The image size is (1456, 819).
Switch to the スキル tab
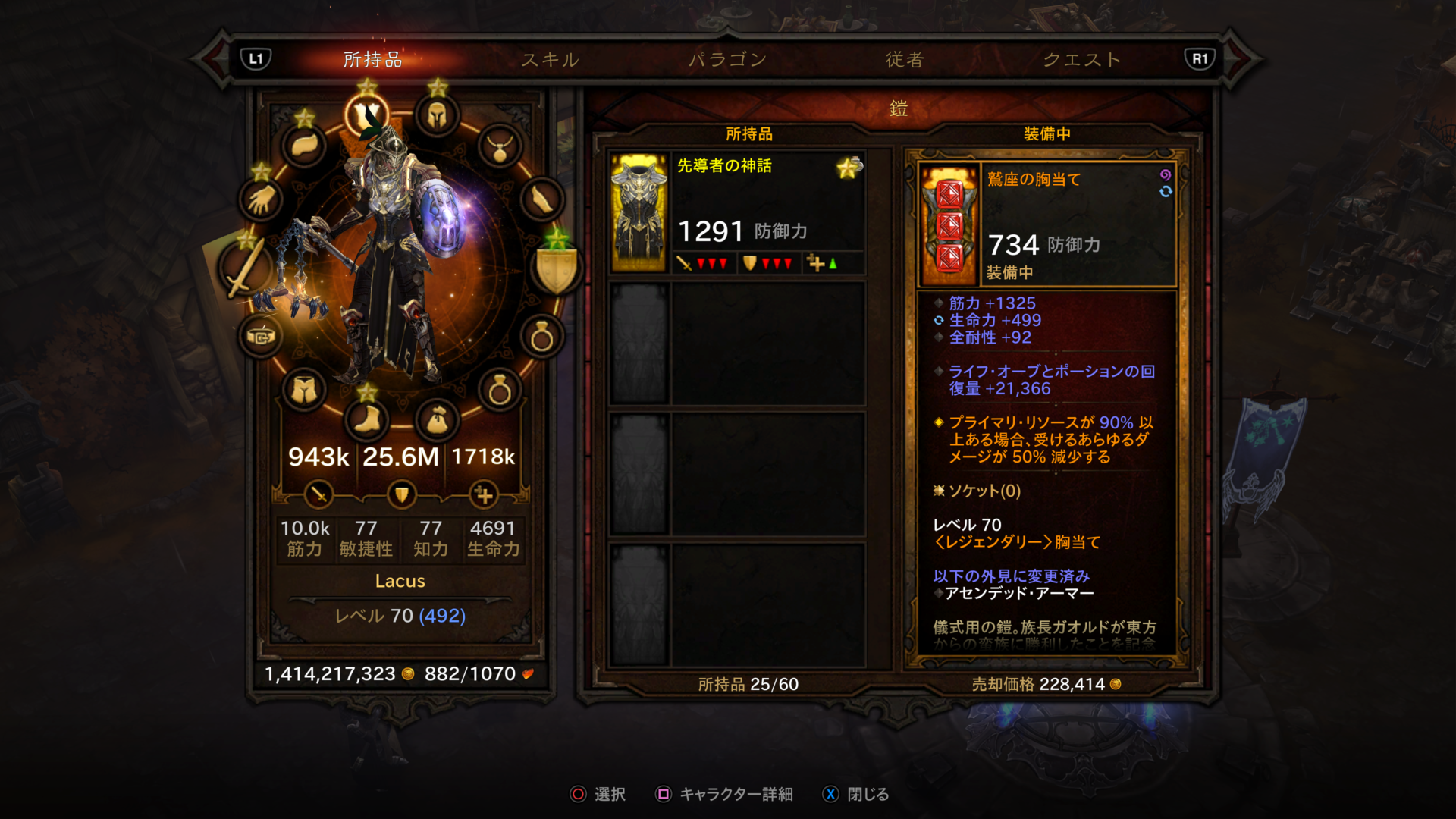[550, 59]
